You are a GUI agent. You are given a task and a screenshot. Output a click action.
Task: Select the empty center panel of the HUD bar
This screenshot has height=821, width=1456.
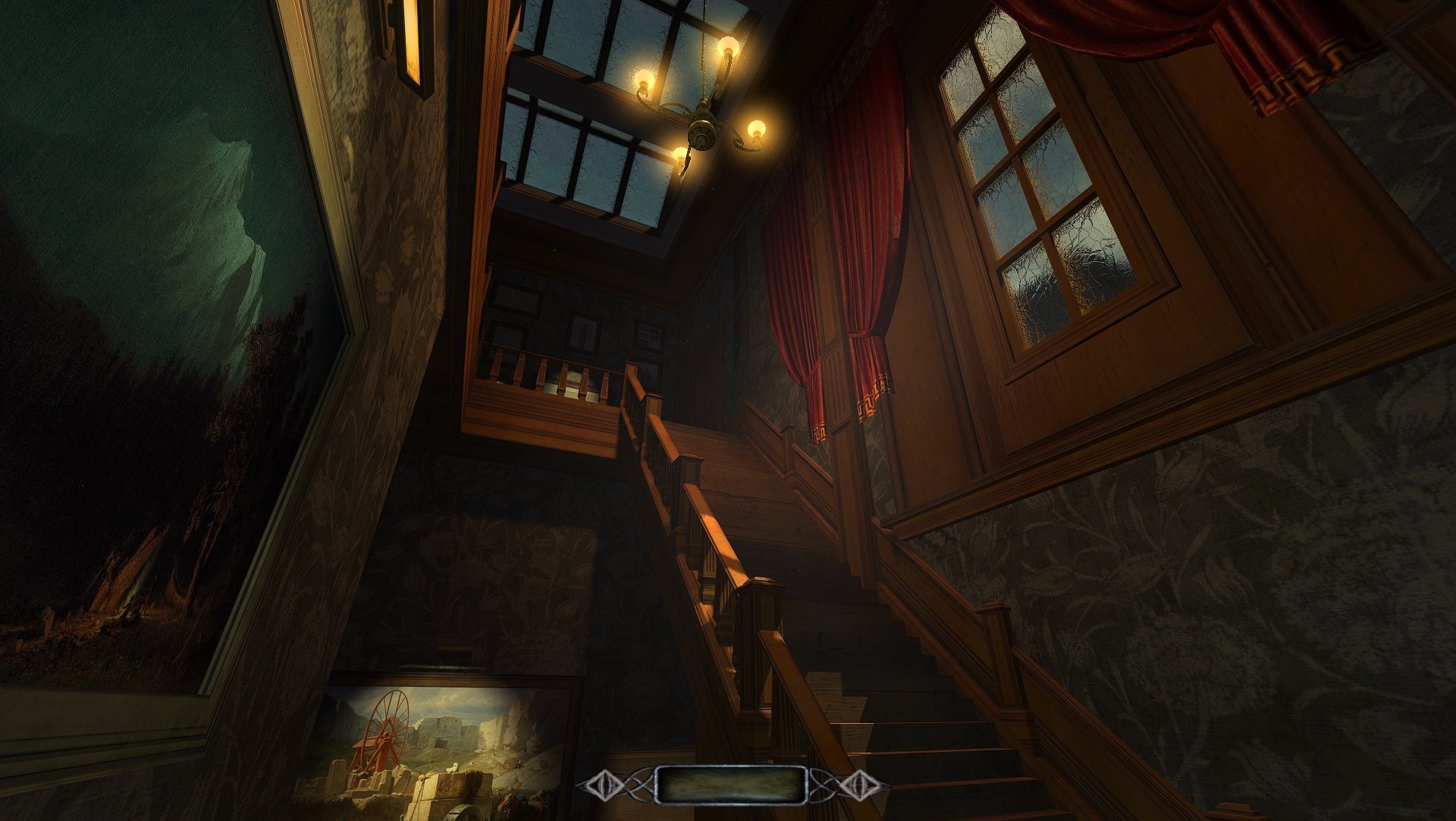(x=731, y=785)
